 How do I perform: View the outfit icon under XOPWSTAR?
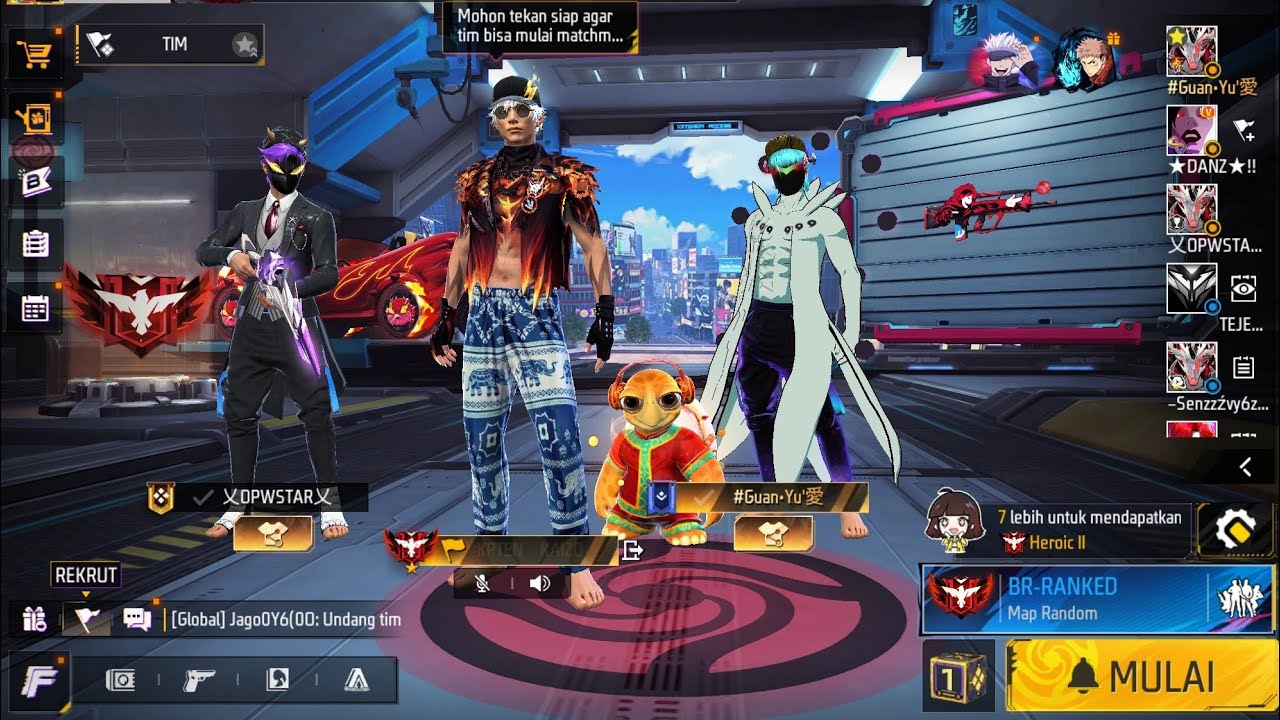click(x=272, y=535)
